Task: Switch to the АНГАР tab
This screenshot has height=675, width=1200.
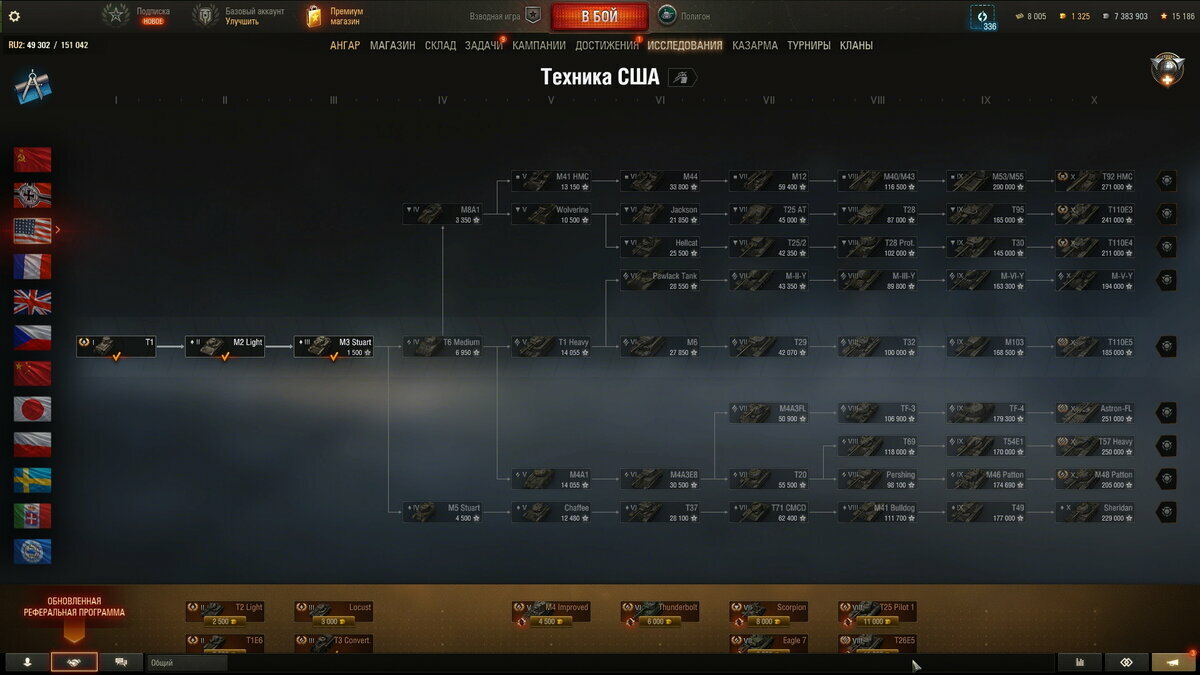Action: click(x=345, y=45)
